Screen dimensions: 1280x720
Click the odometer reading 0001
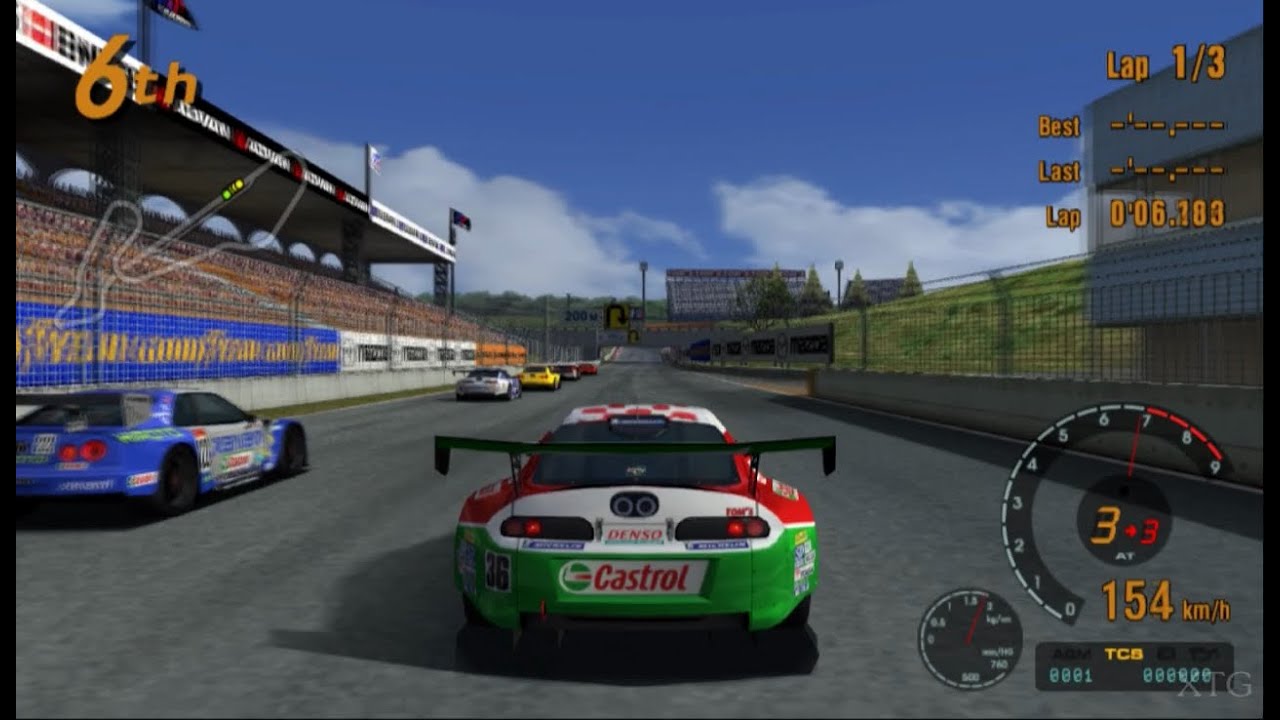click(x=1070, y=675)
